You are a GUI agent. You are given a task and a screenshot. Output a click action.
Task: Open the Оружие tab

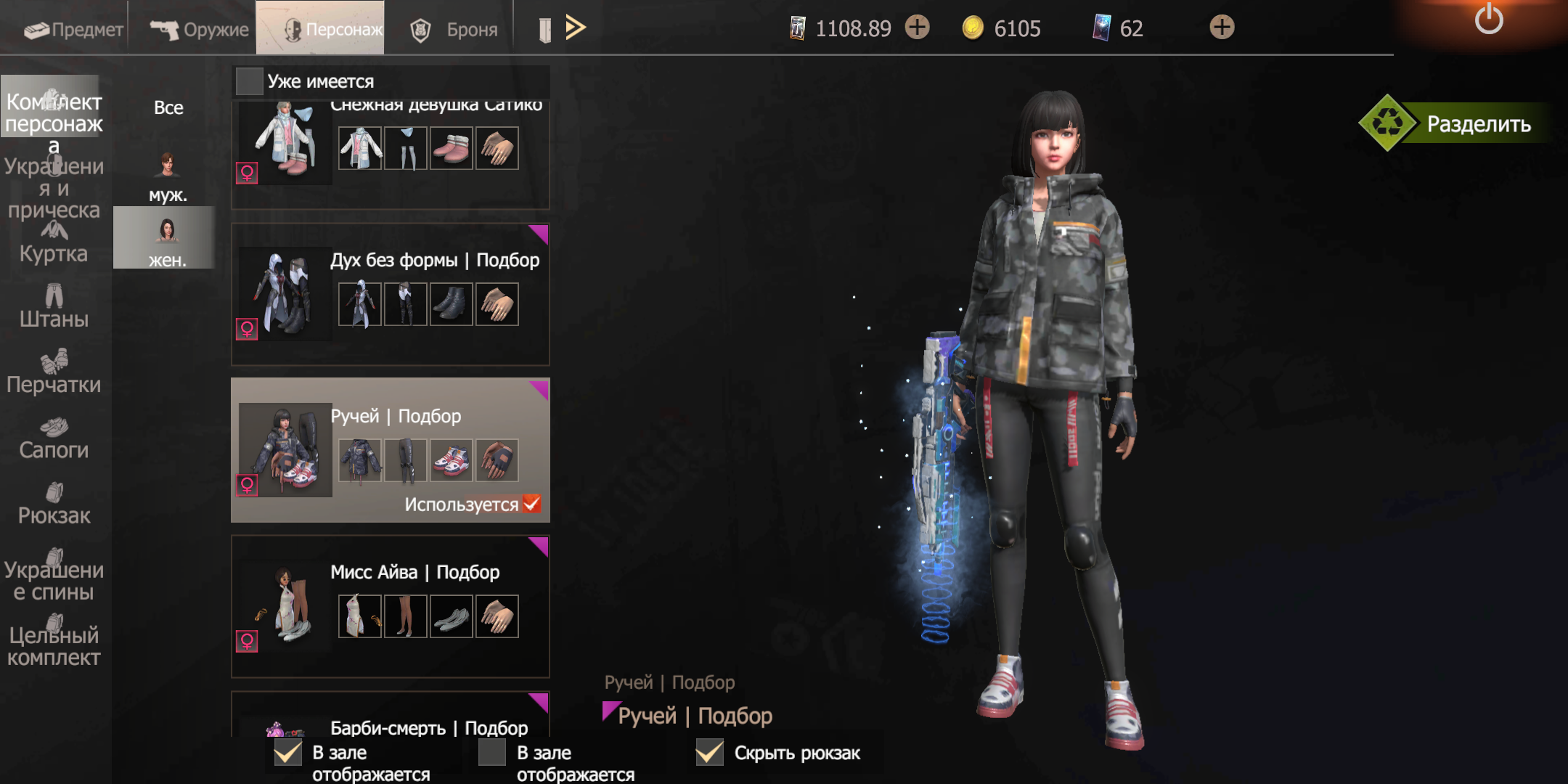tap(199, 29)
